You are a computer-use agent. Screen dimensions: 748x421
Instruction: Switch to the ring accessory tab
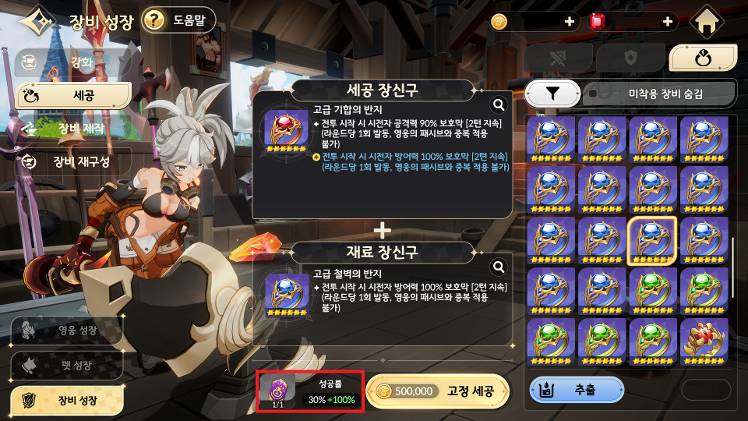click(702, 58)
